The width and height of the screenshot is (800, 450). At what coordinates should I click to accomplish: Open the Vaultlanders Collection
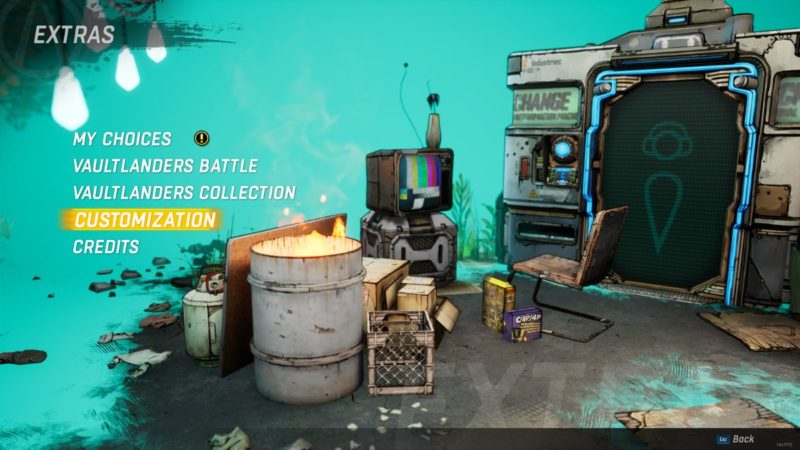pos(184,192)
